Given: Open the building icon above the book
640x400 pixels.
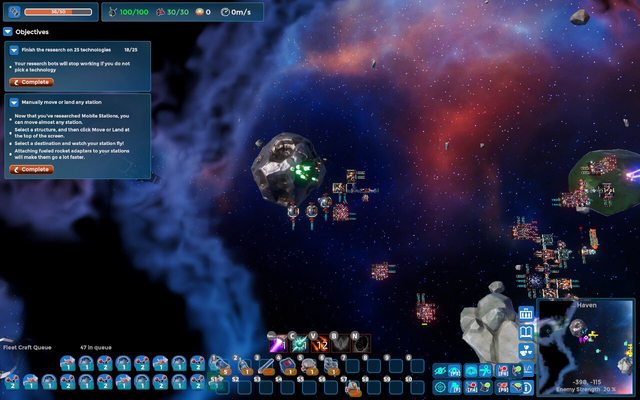Looking at the screenshot, I should point(527,314).
